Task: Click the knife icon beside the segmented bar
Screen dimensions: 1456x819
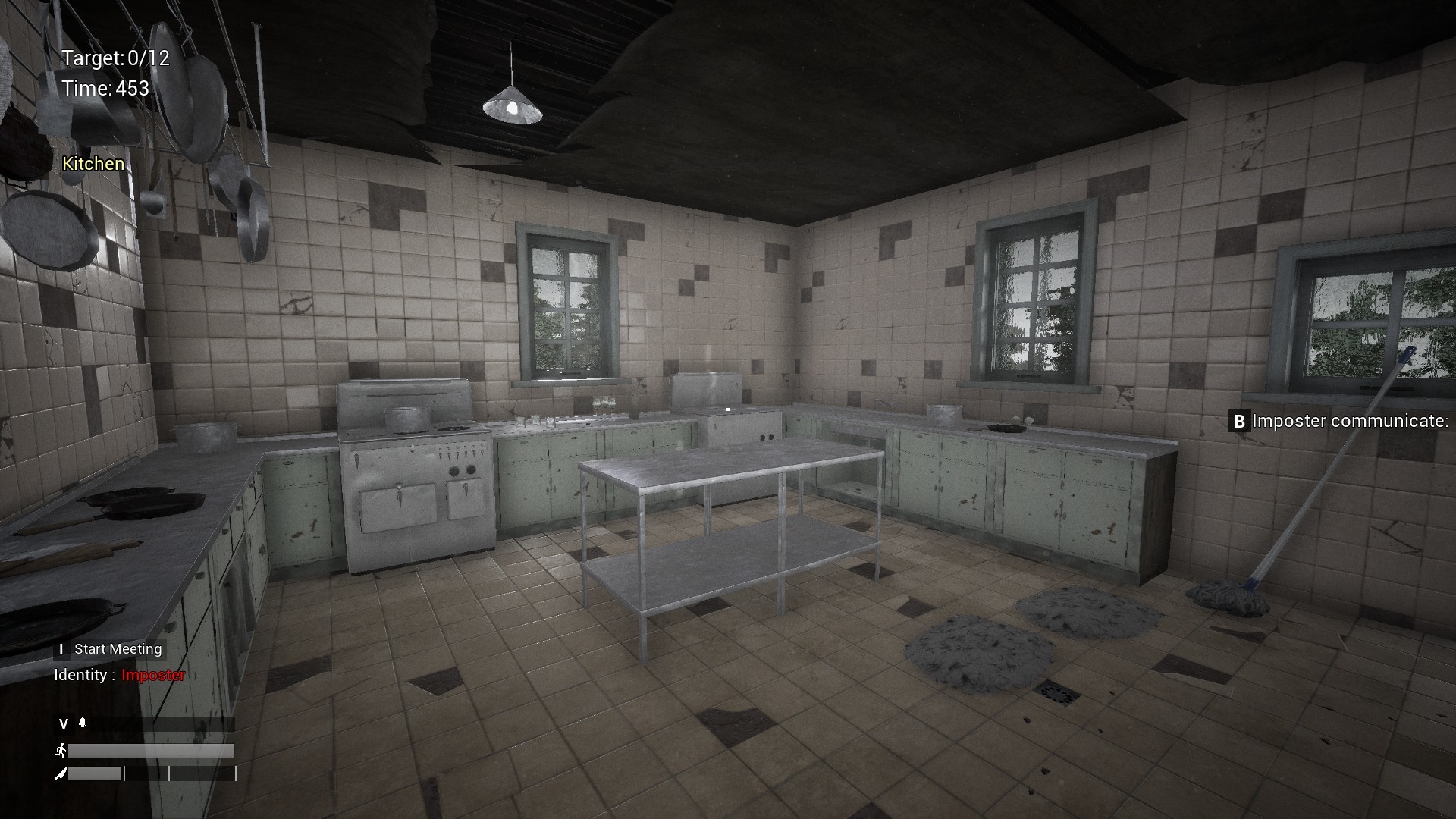Action: (61, 774)
